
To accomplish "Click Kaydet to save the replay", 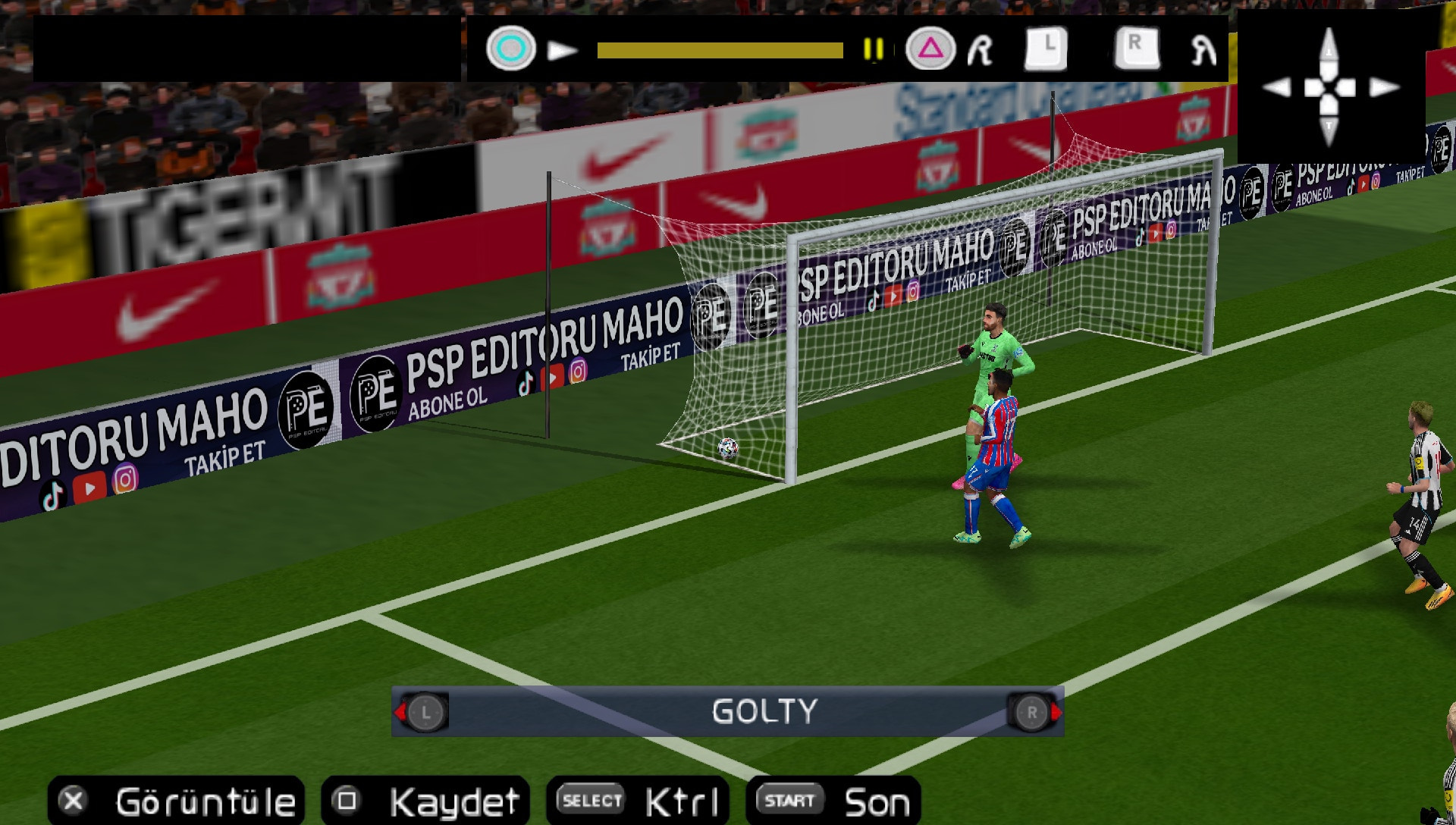I will (451, 800).
